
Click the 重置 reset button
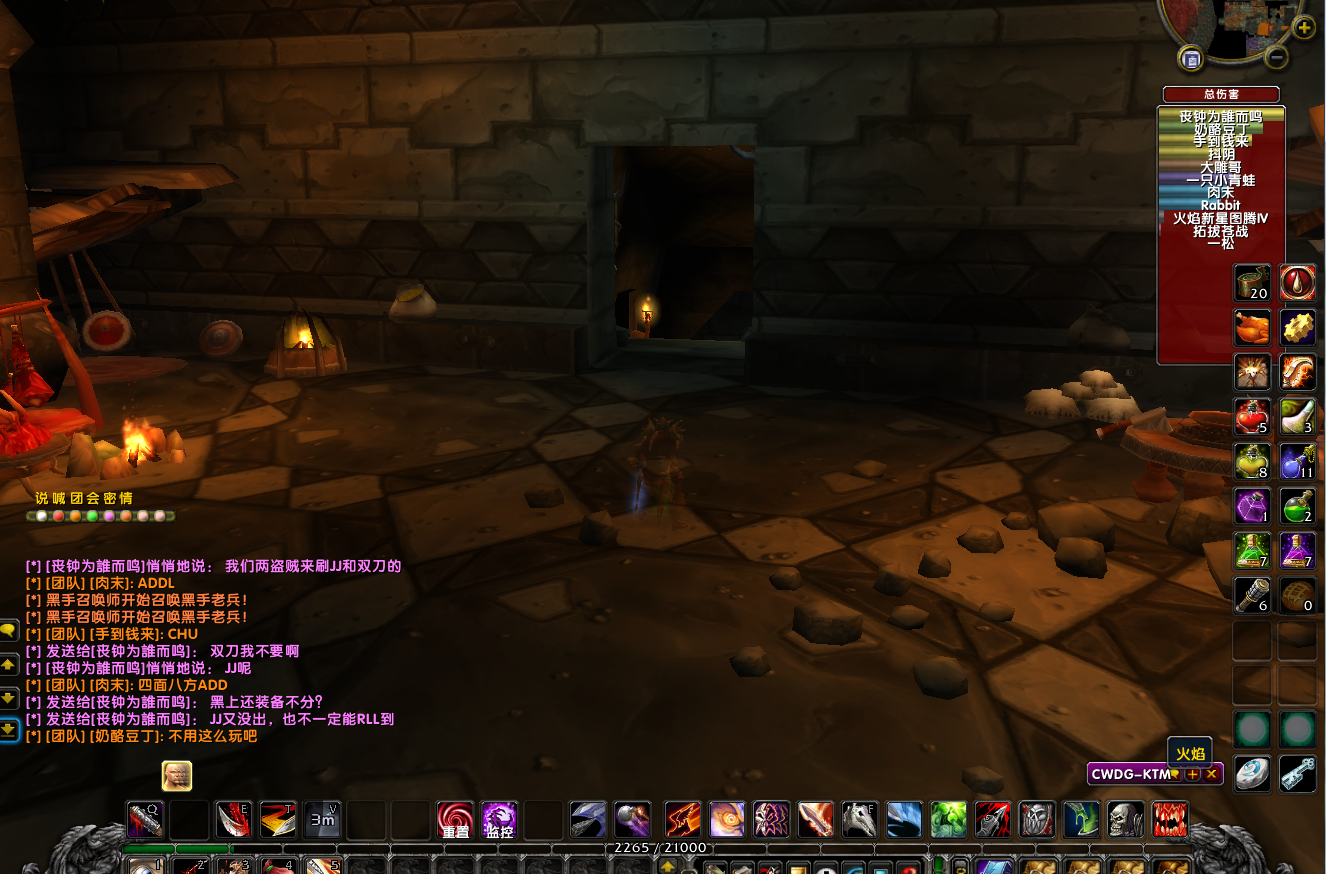(x=455, y=820)
